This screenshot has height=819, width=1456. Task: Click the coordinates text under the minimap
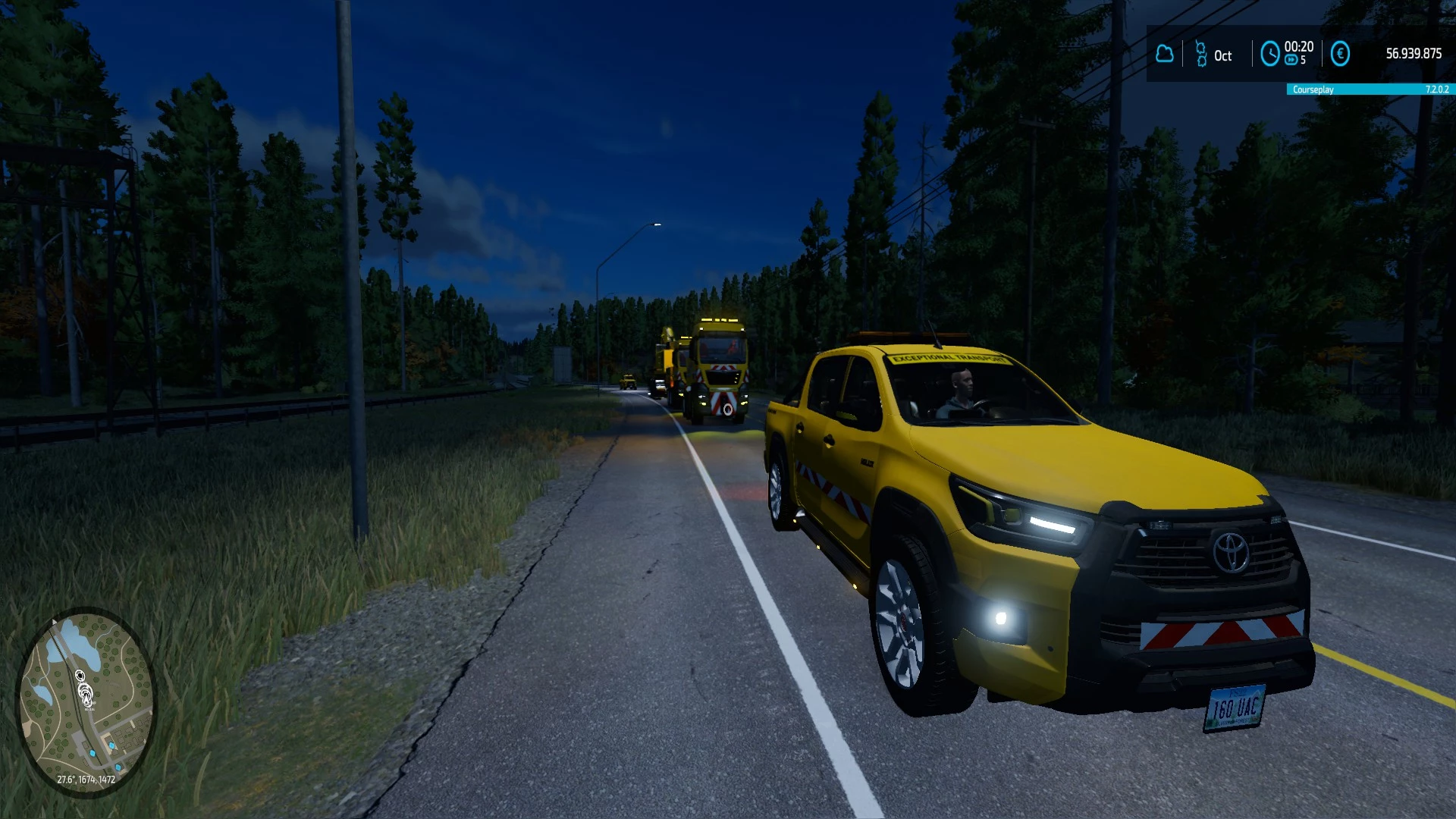pos(86,780)
